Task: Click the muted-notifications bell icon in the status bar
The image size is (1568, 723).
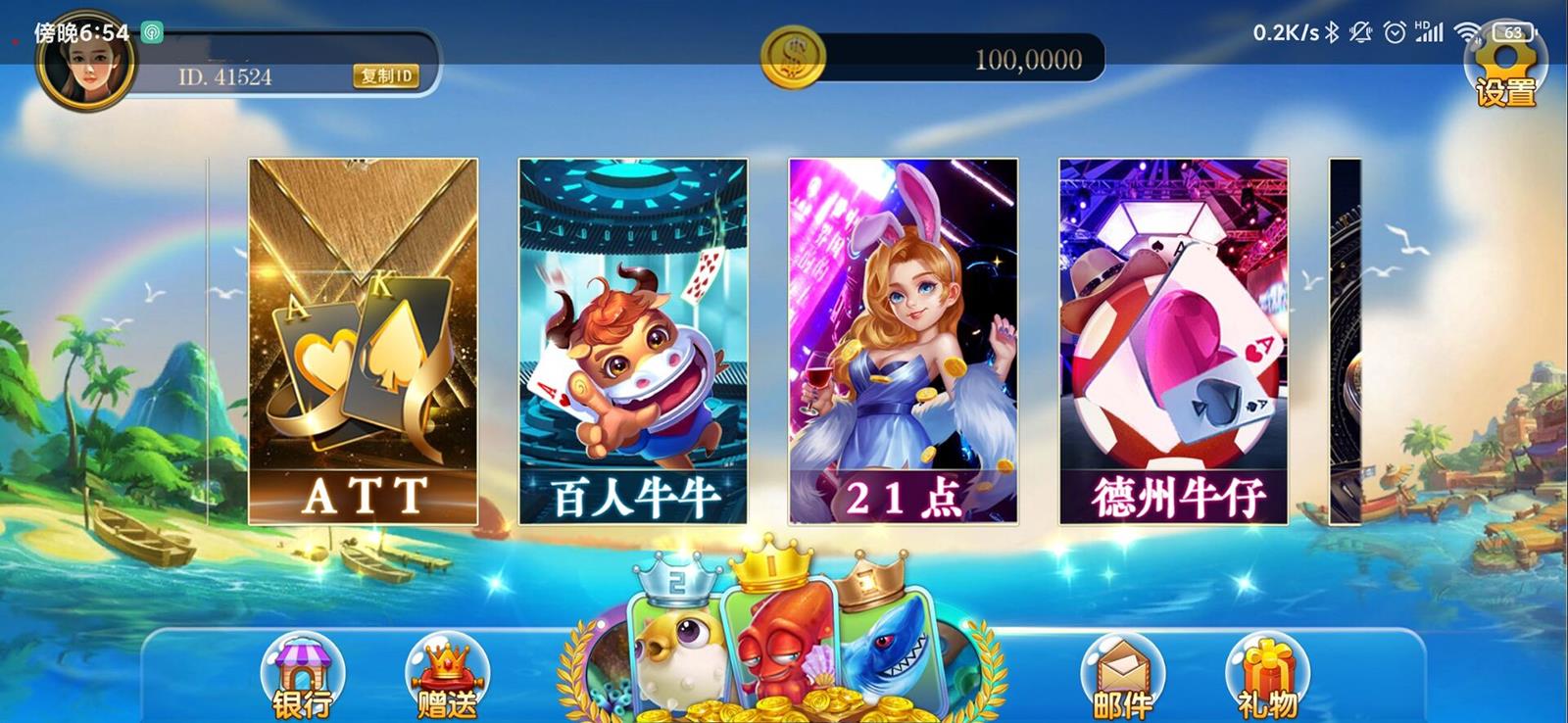Action: point(1359,32)
